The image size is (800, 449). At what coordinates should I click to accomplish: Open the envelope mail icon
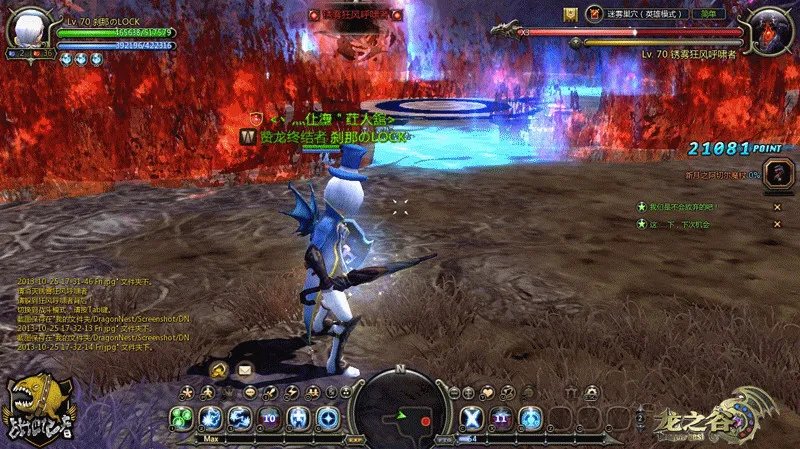(x=244, y=370)
